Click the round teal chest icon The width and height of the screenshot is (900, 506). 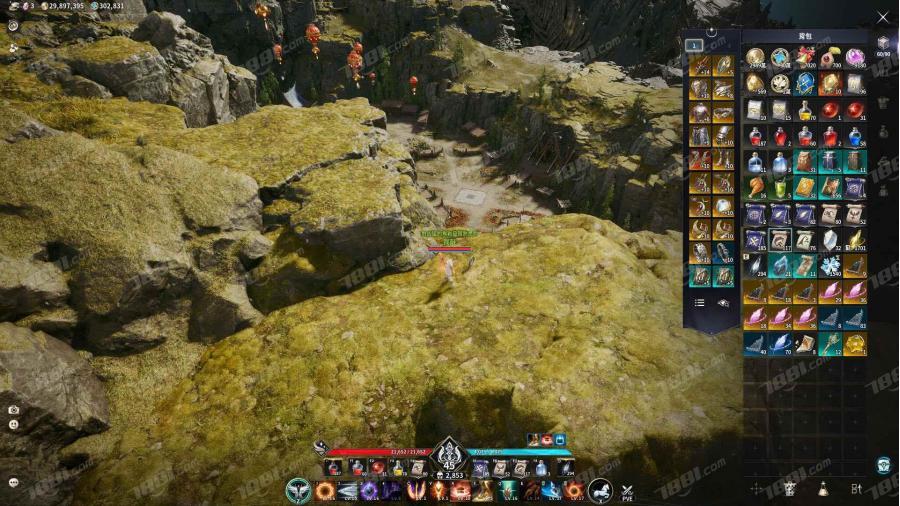[x=883, y=465]
